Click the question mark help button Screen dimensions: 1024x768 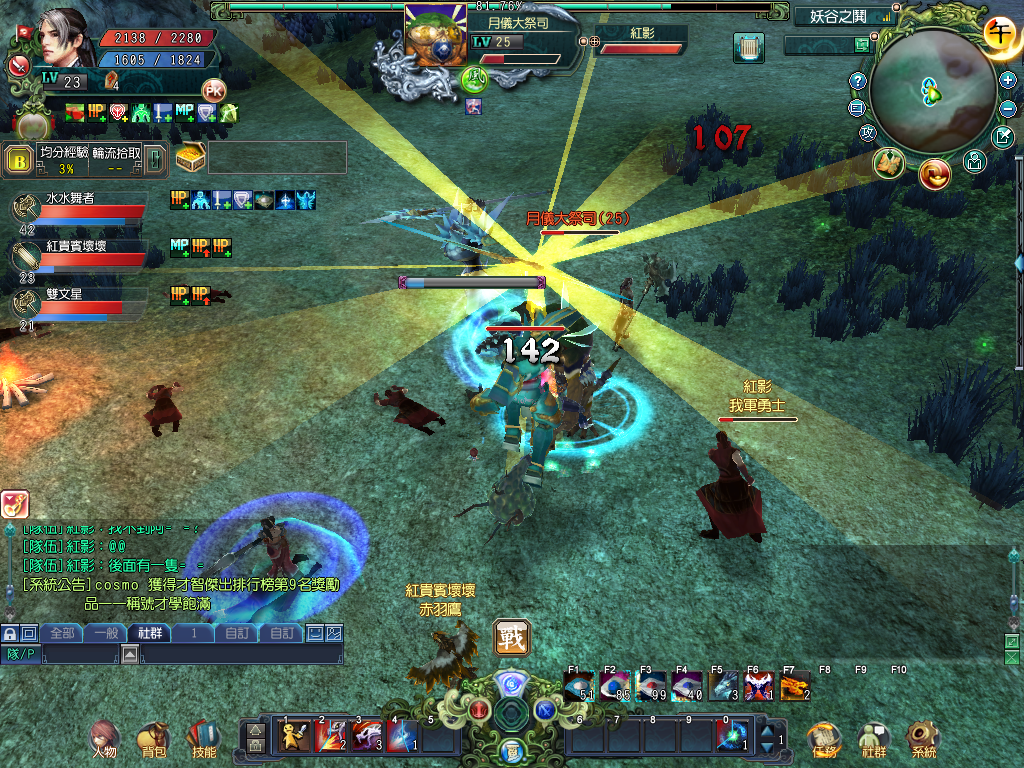(x=858, y=81)
